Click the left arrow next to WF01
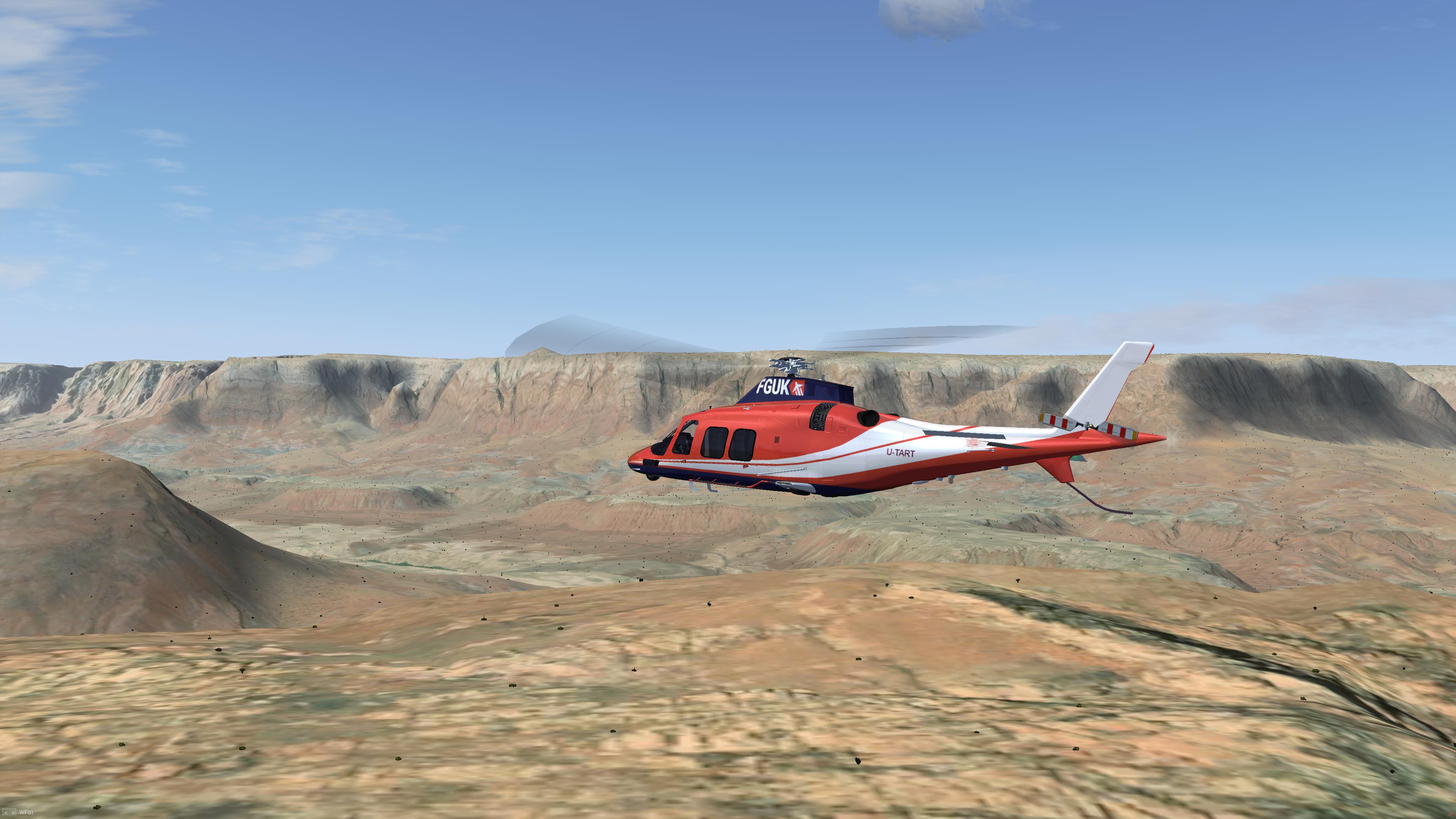The height and width of the screenshot is (819, 1456). [x=6, y=813]
